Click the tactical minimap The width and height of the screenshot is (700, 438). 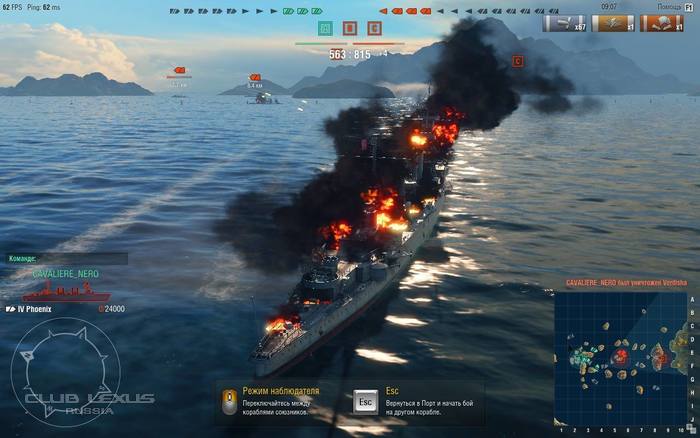click(x=620, y=356)
